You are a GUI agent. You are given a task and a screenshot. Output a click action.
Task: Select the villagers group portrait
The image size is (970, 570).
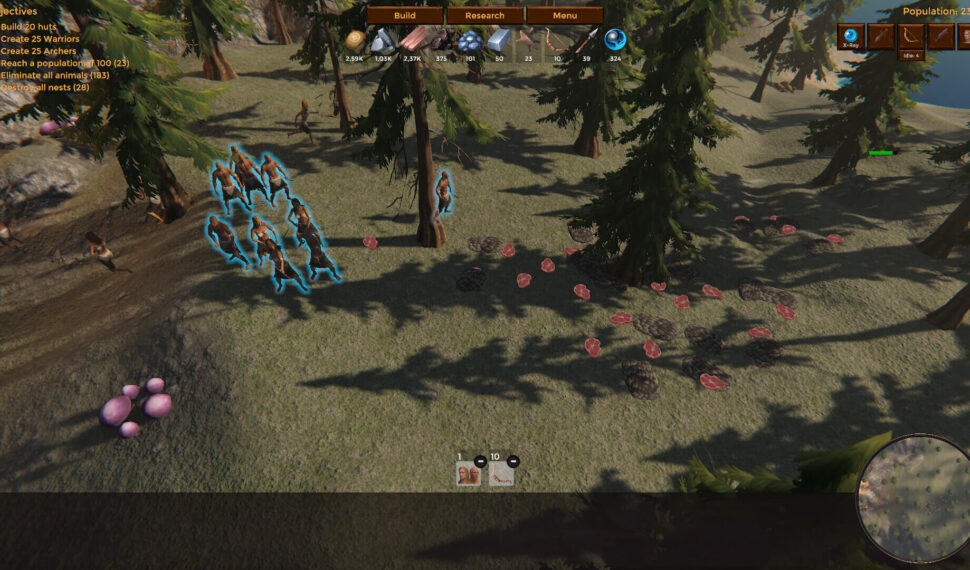click(x=468, y=474)
